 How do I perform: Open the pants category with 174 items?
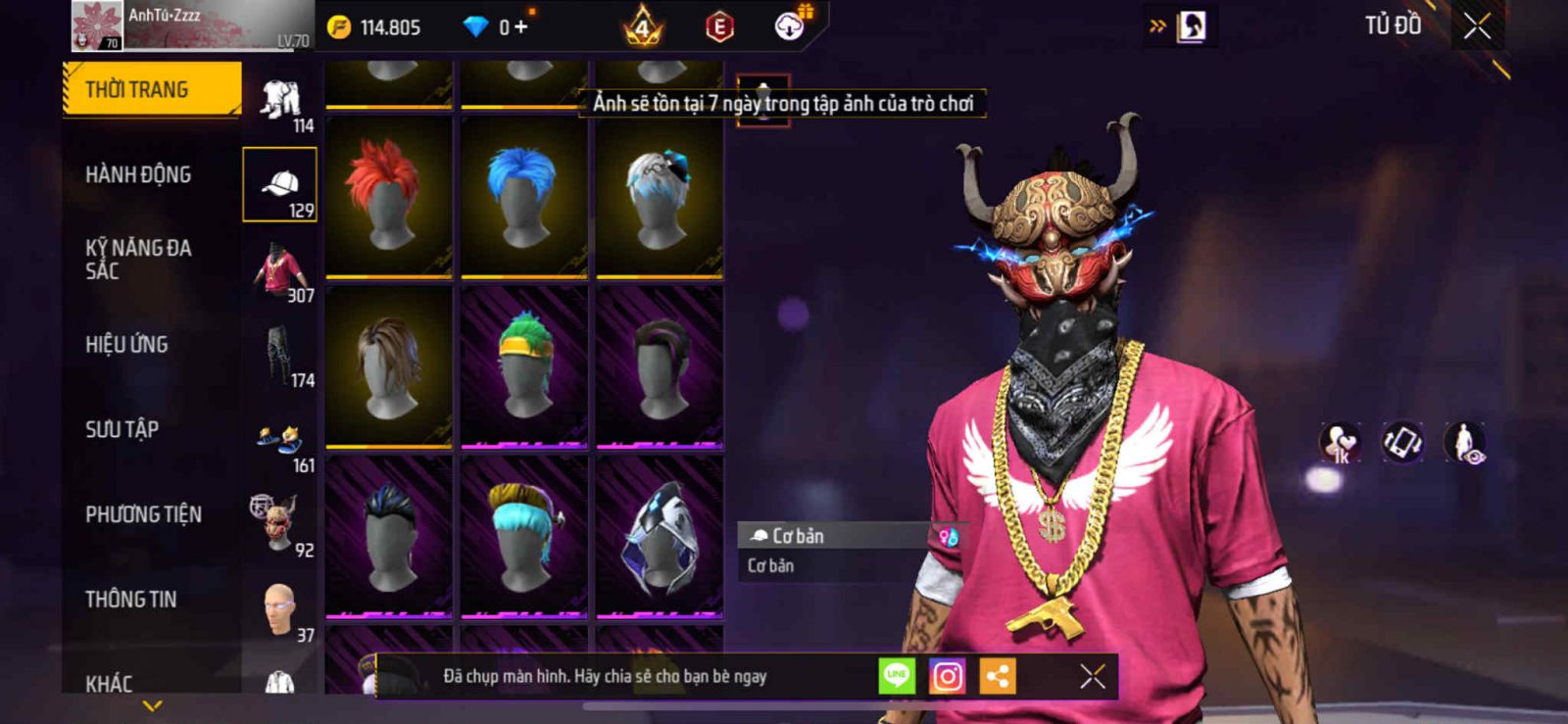click(x=280, y=355)
